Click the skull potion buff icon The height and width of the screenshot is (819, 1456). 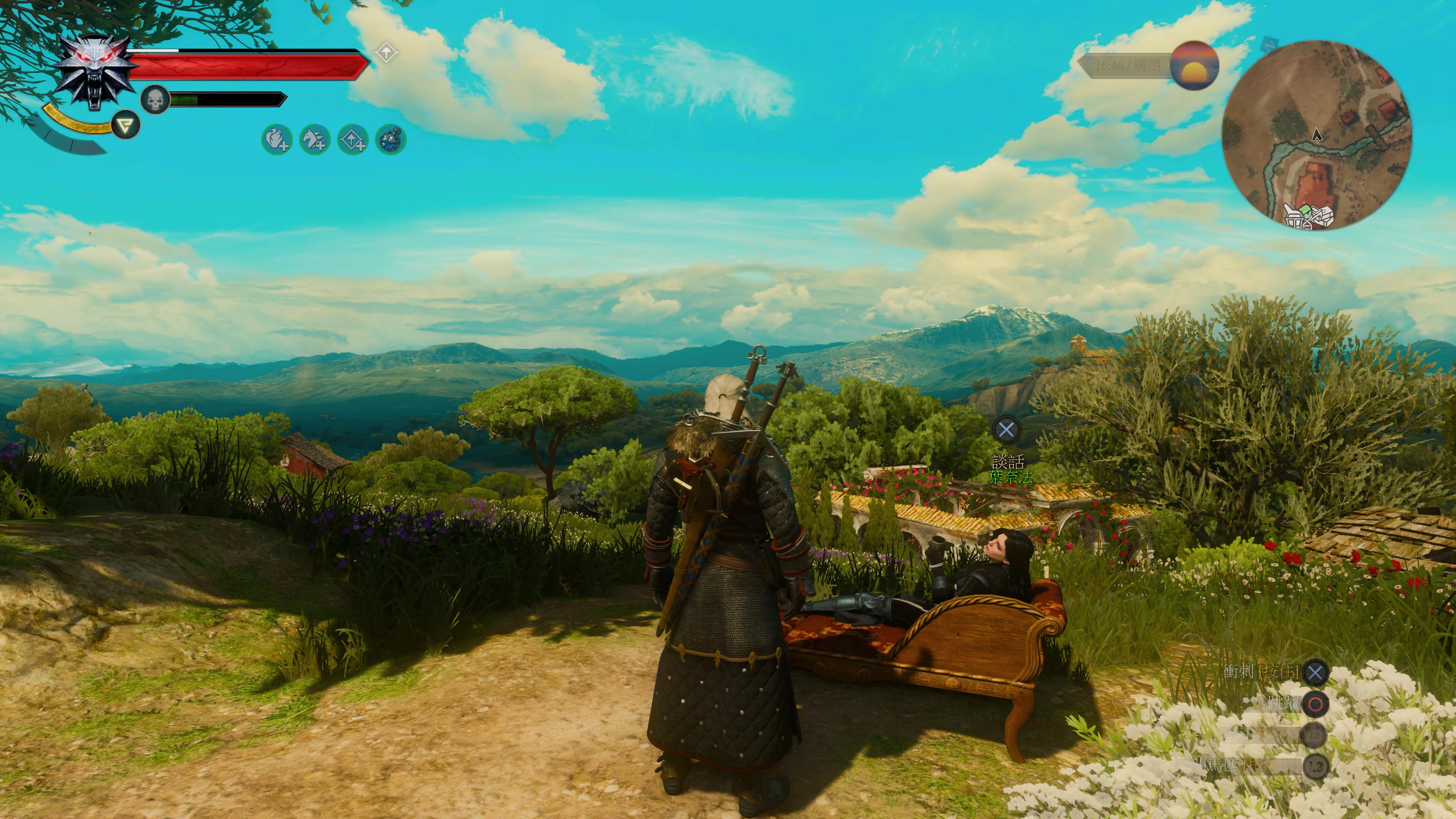coord(391,139)
